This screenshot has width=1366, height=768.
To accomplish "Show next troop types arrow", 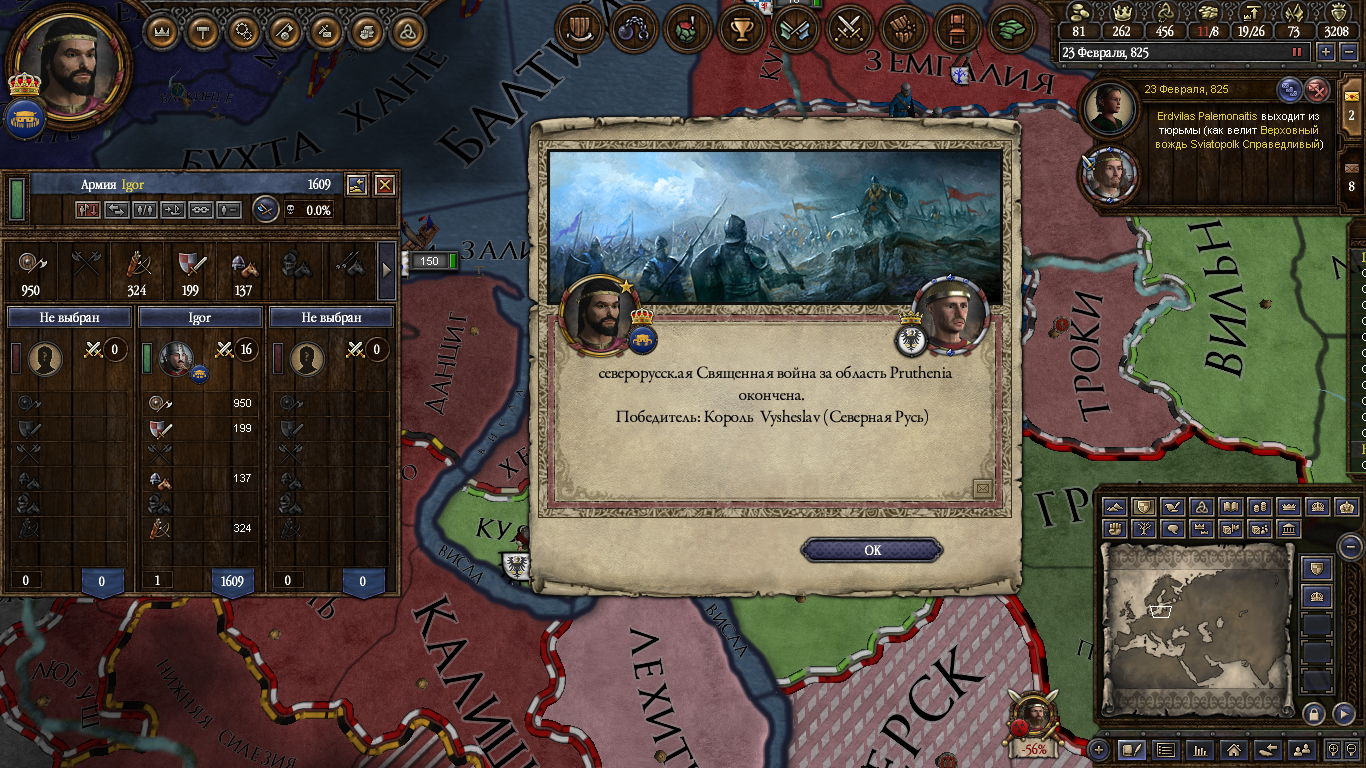I will (x=387, y=270).
